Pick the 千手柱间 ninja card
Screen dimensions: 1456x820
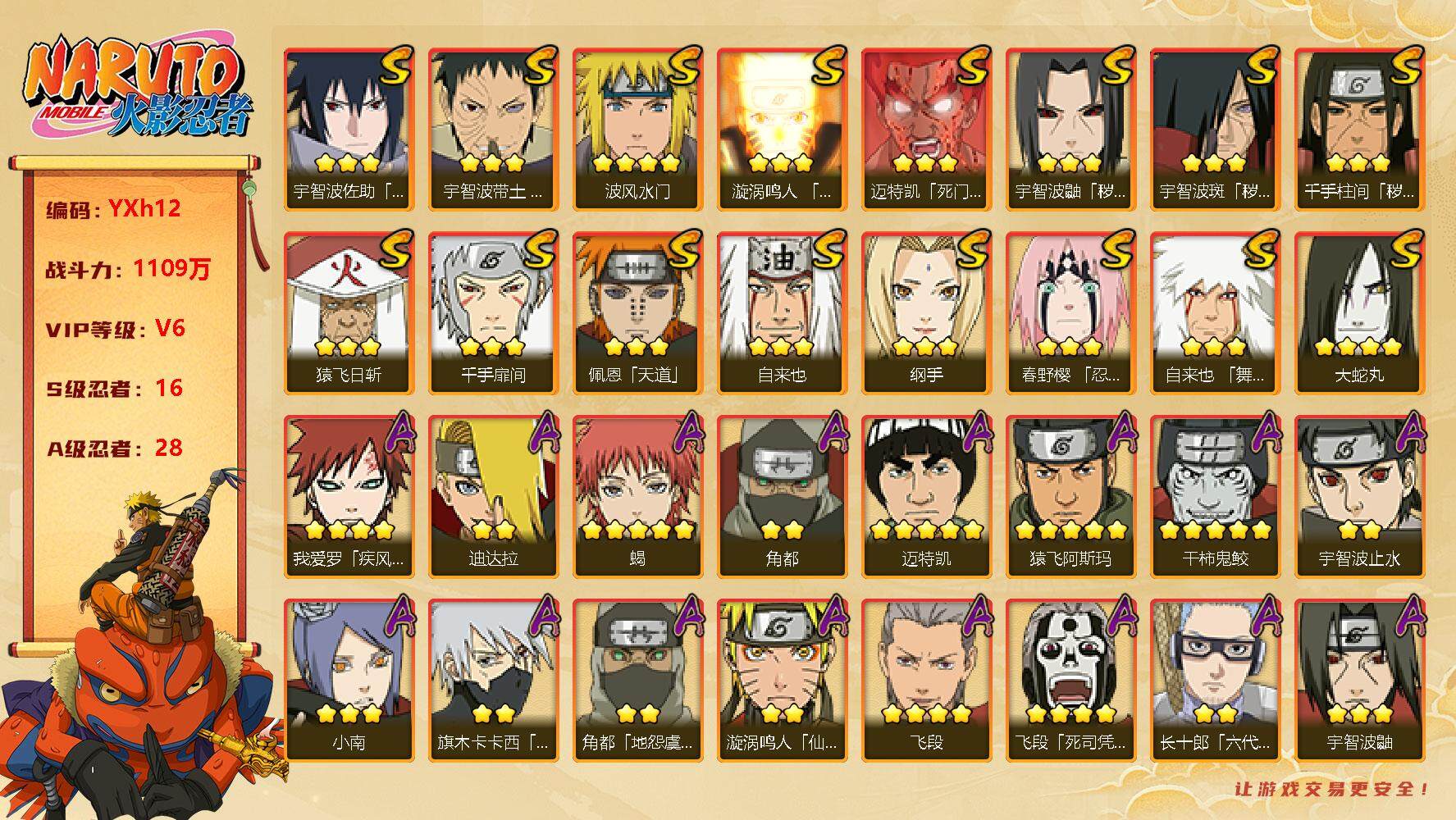pyautogui.click(x=1359, y=128)
